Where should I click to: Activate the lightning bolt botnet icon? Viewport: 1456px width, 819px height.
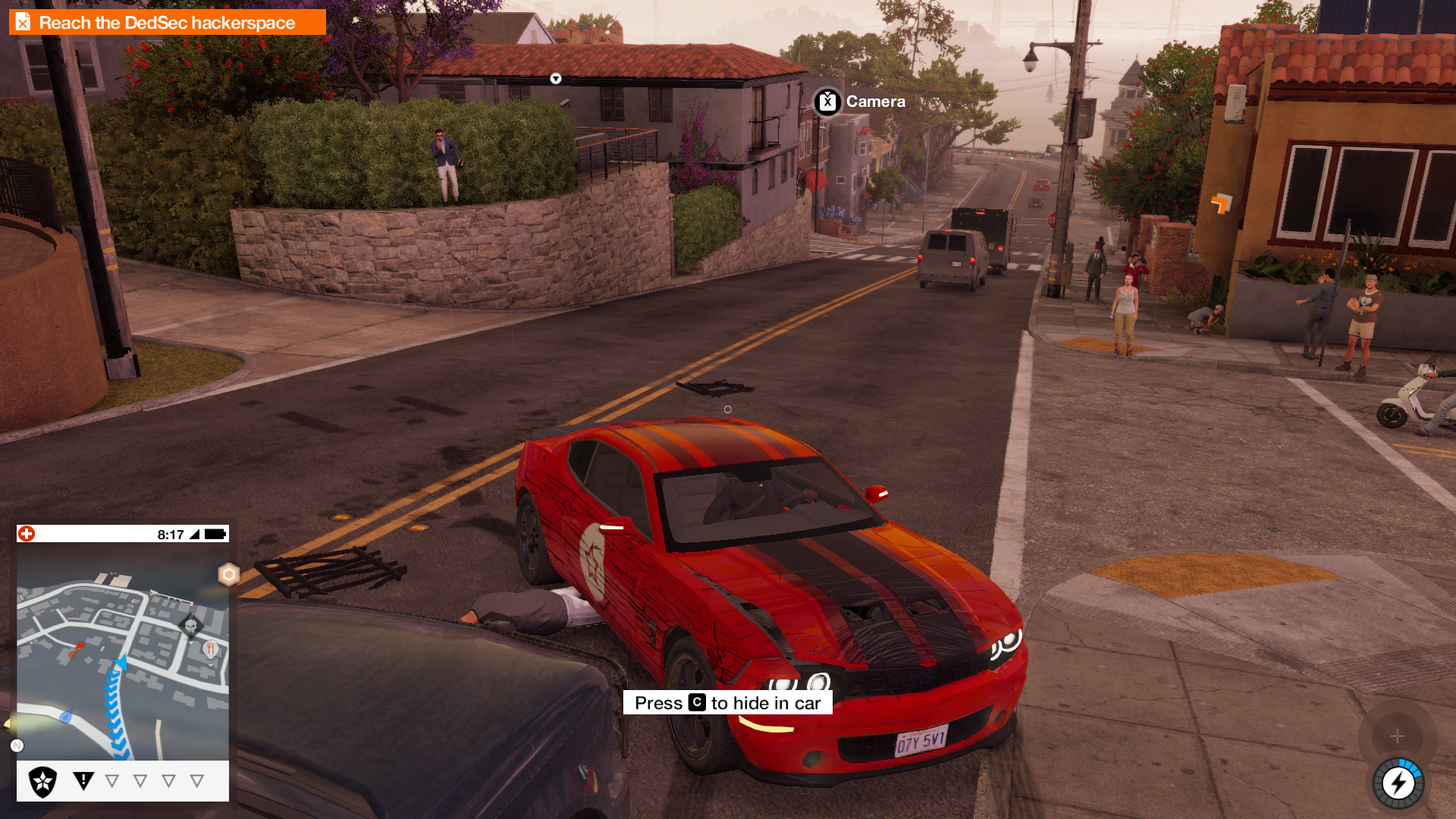[1398, 783]
